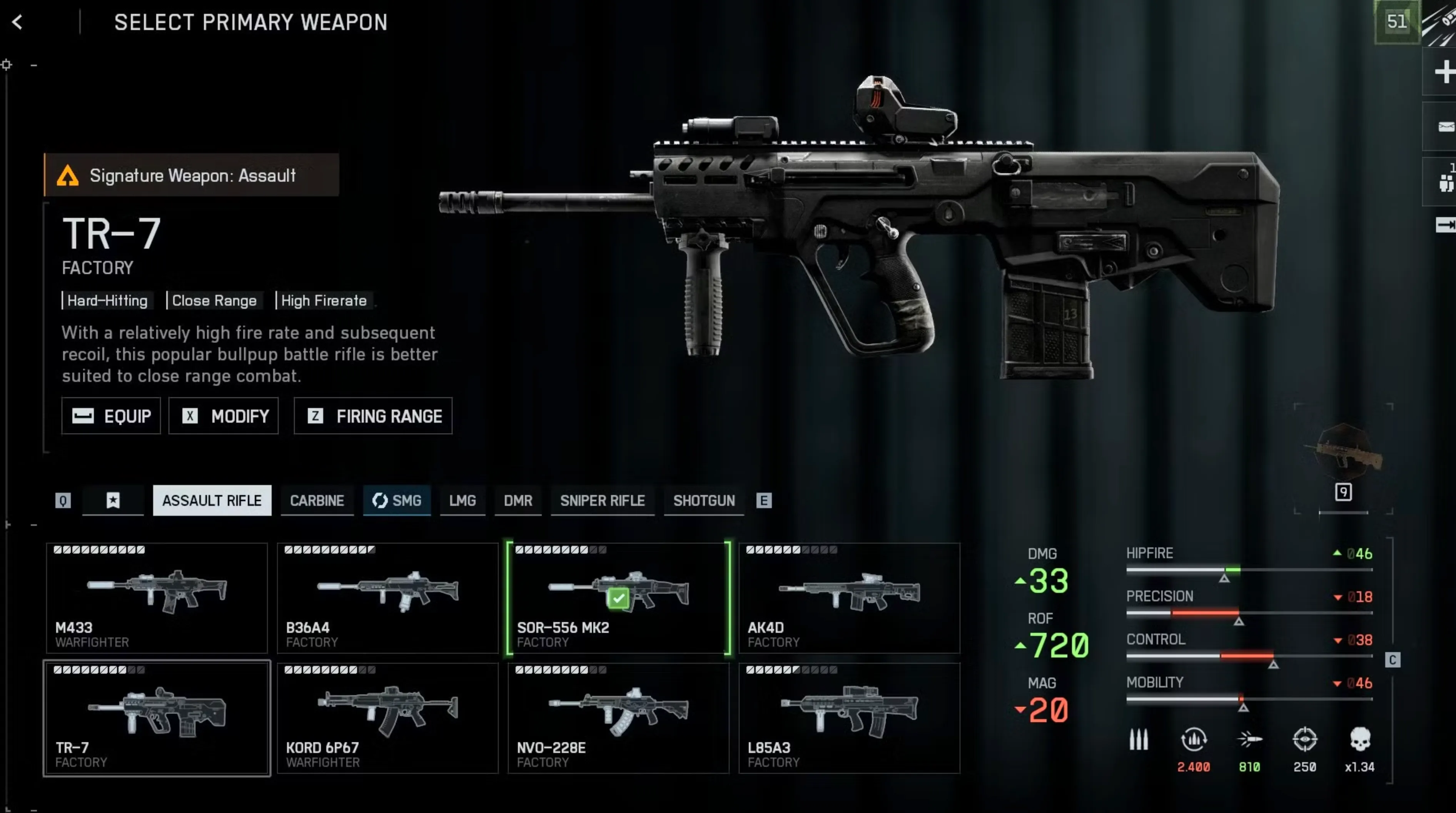The image size is (1456, 813).
Task: Click the muzzle velocity bullet icon showing 810
Action: pyautogui.click(x=1250, y=739)
